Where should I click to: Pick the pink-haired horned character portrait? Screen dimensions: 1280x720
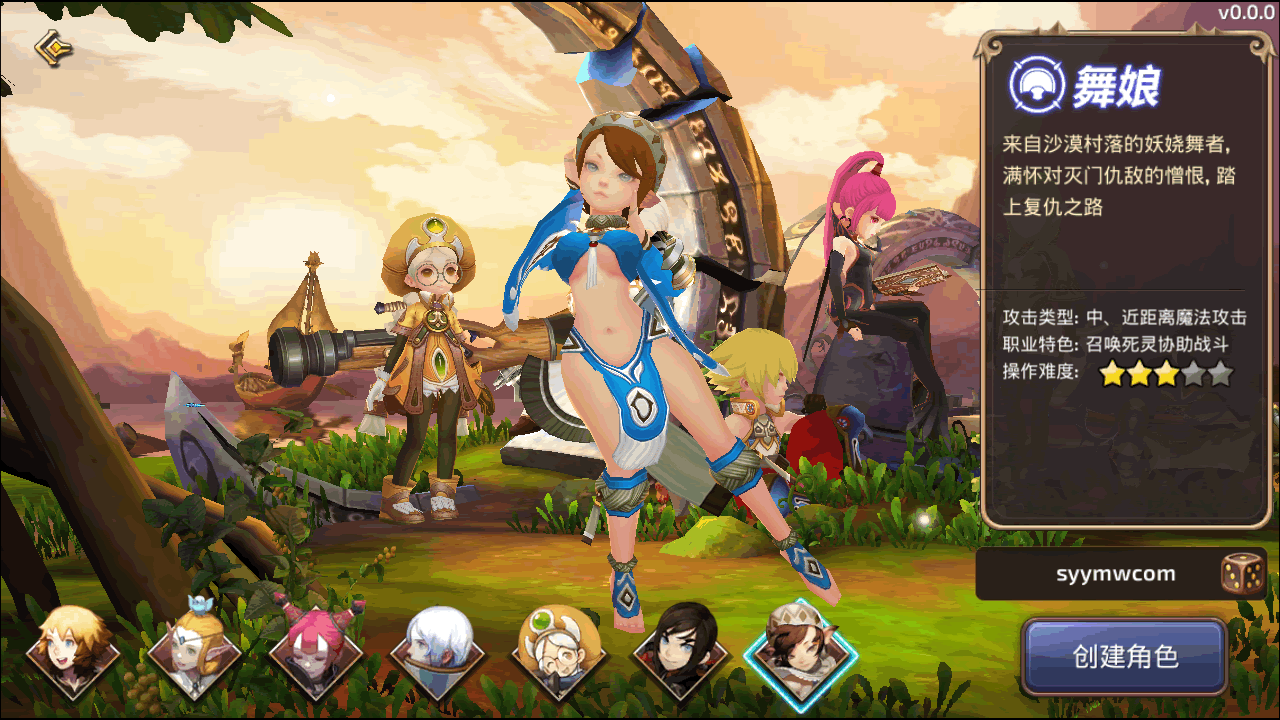pyautogui.click(x=315, y=653)
